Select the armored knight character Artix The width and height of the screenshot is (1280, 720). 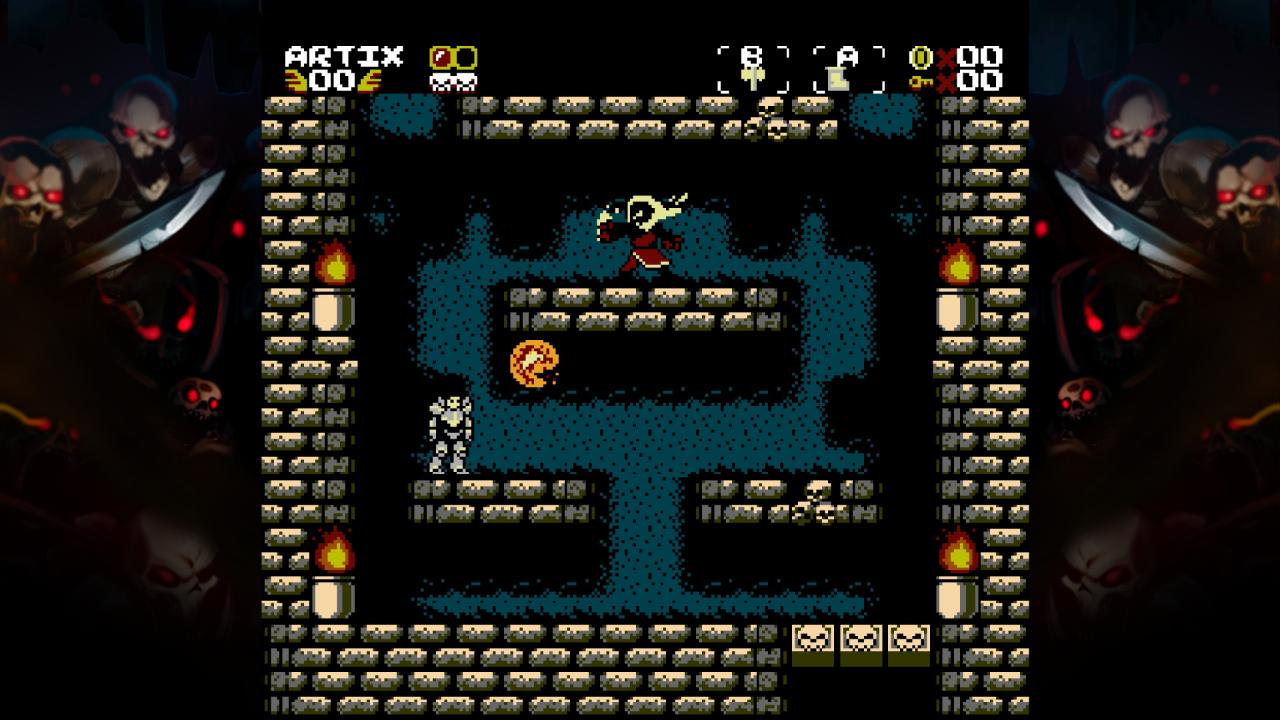tap(452, 435)
